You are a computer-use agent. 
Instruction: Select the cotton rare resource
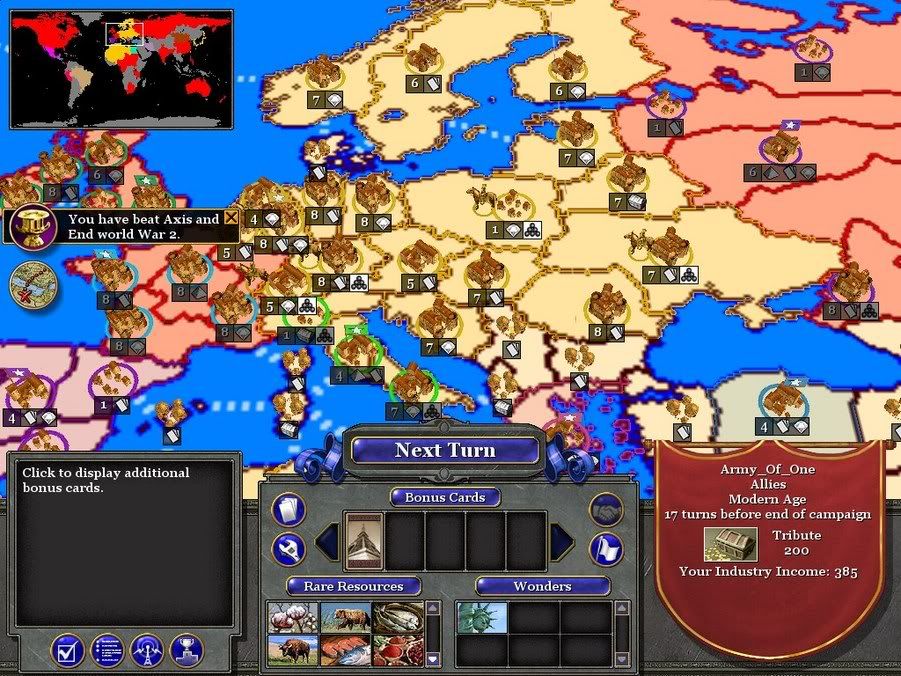pos(292,618)
